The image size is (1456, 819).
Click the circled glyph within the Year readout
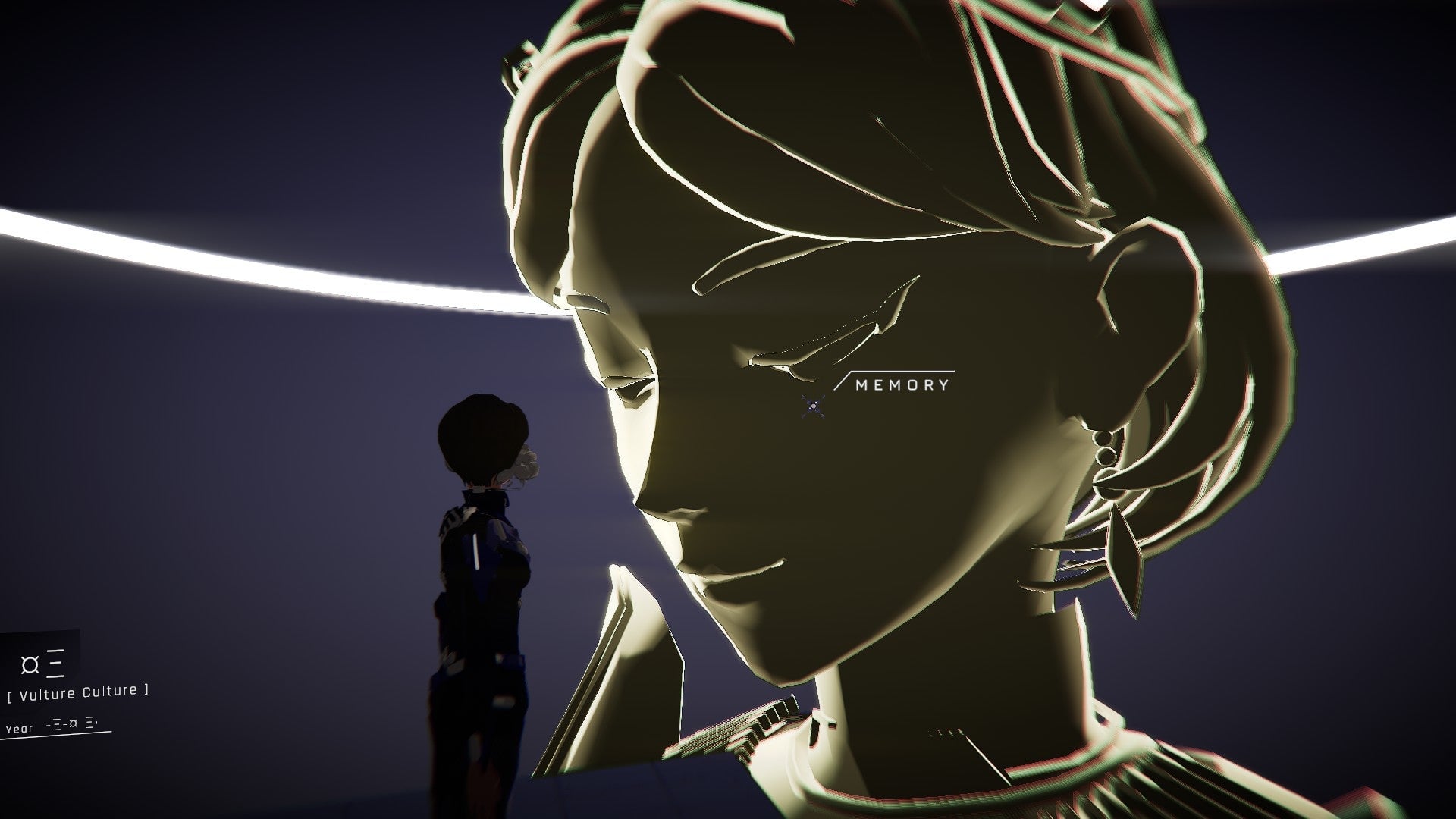(74, 723)
